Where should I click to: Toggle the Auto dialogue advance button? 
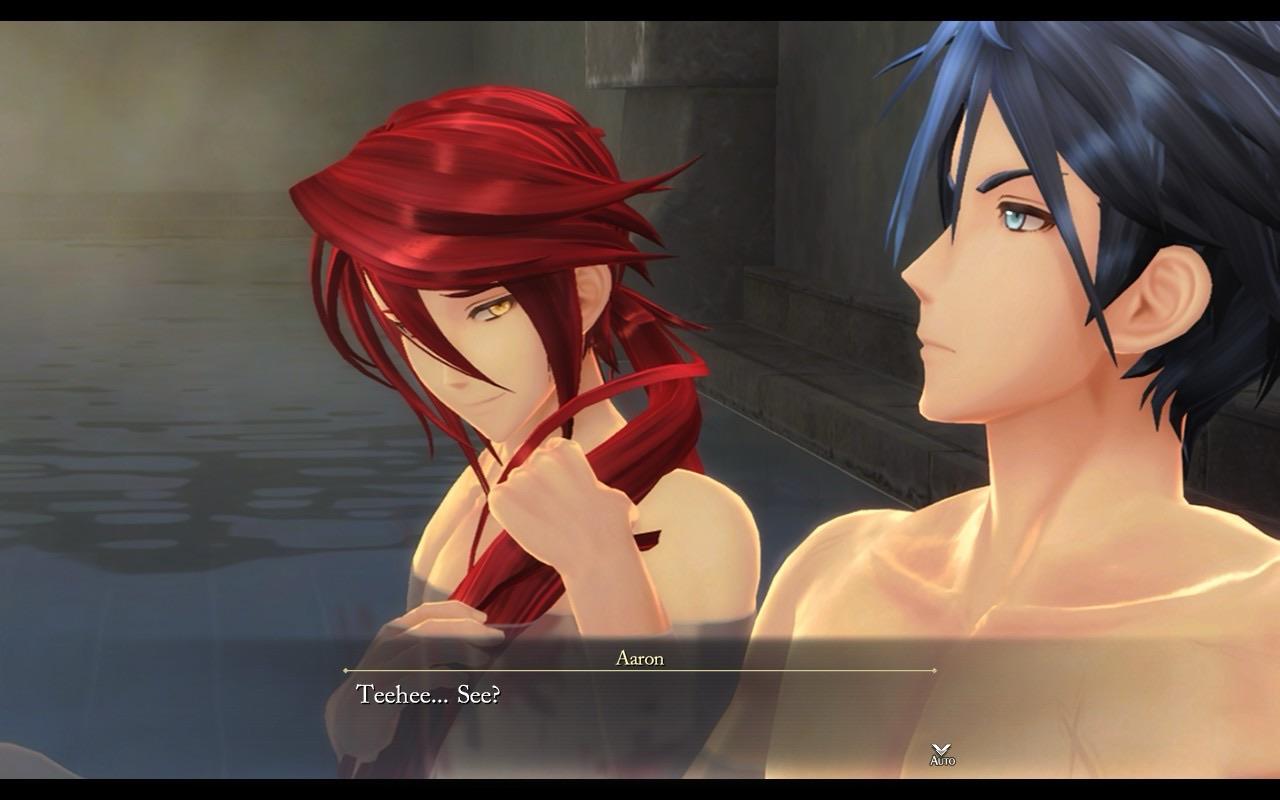942,754
